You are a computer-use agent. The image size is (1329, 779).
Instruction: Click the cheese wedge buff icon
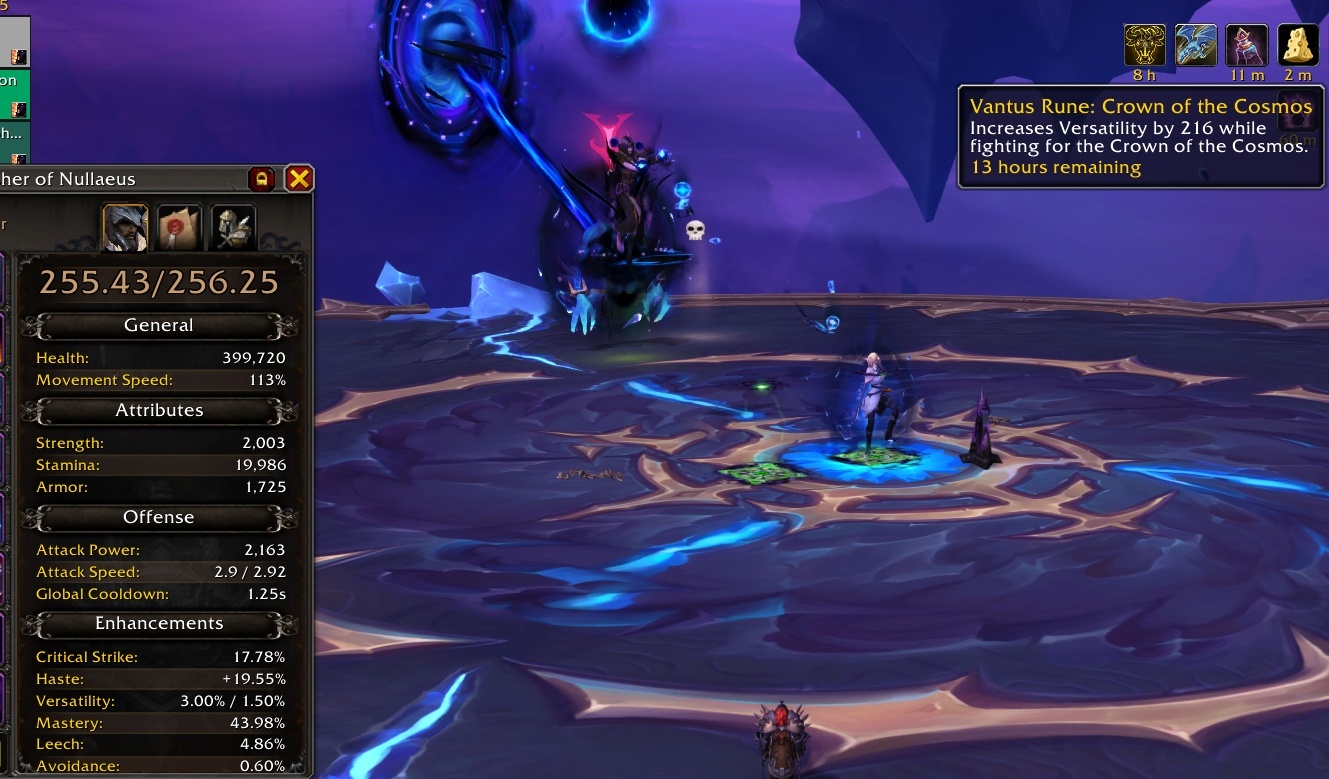[1298, 45]
